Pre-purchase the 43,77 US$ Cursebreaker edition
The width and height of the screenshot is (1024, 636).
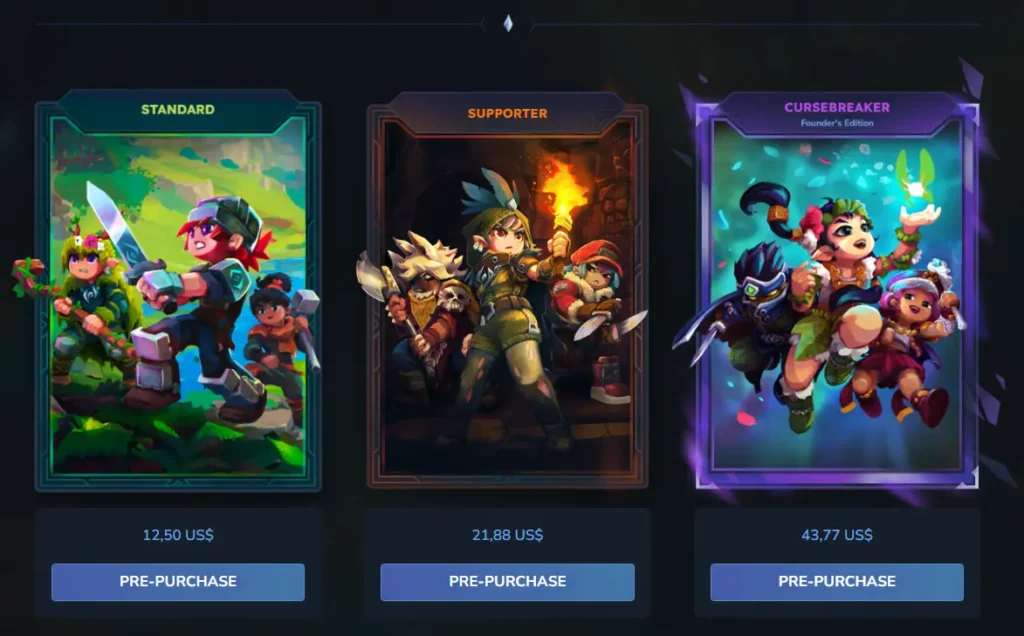(x=836, y=581)
